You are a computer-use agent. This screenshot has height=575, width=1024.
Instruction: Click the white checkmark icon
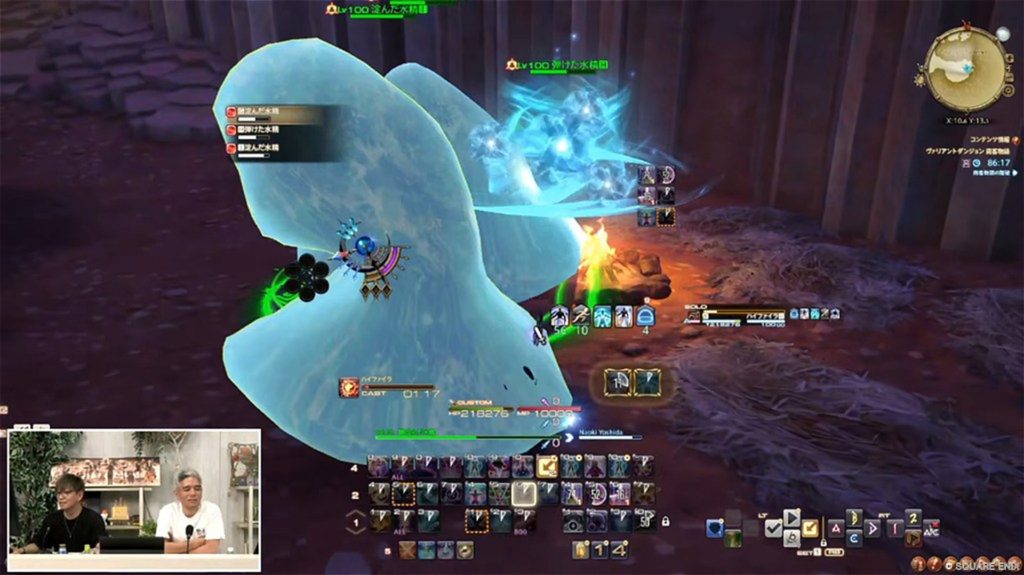coord(773,529)
